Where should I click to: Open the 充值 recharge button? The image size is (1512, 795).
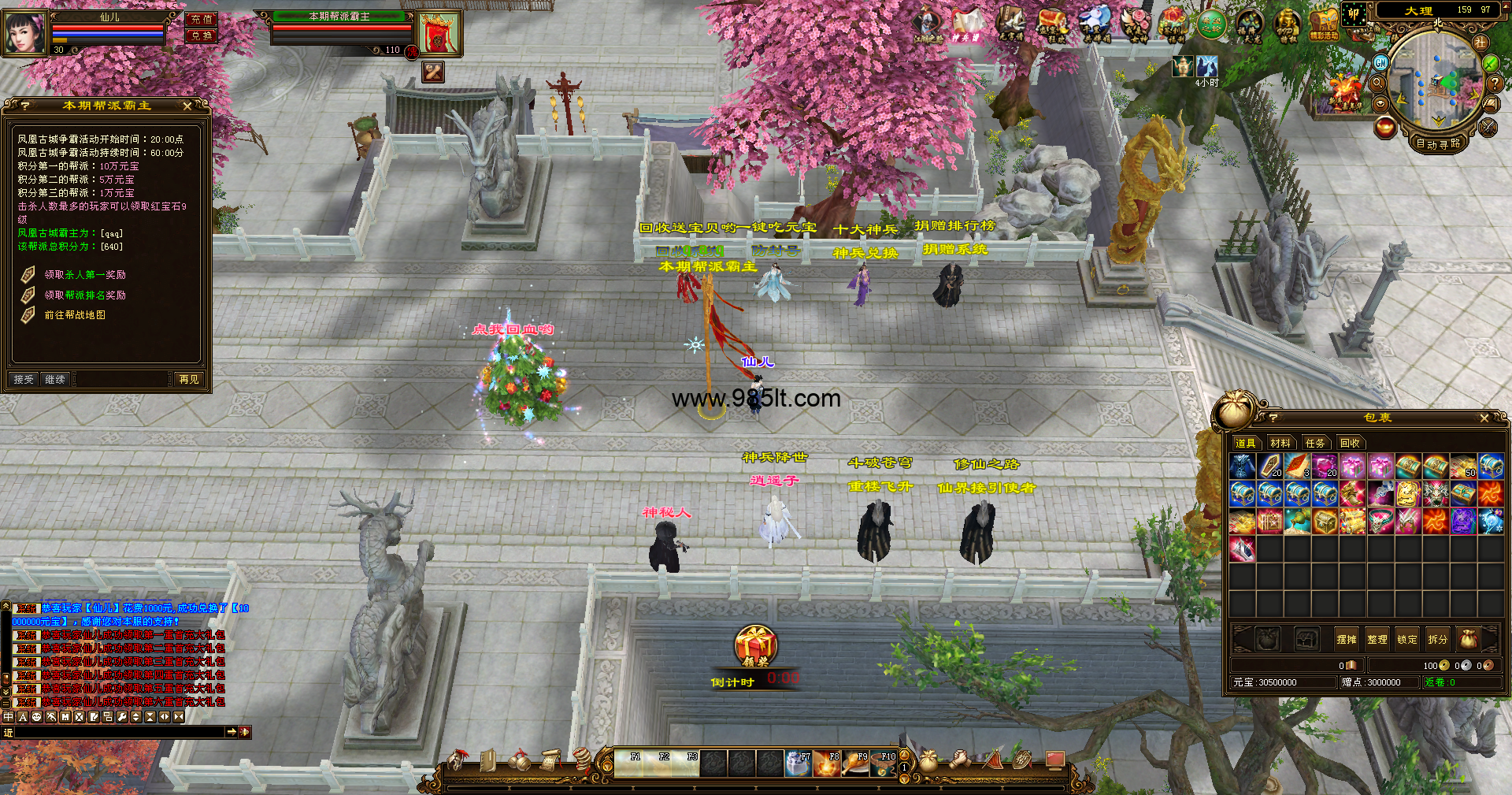point(202,19)
